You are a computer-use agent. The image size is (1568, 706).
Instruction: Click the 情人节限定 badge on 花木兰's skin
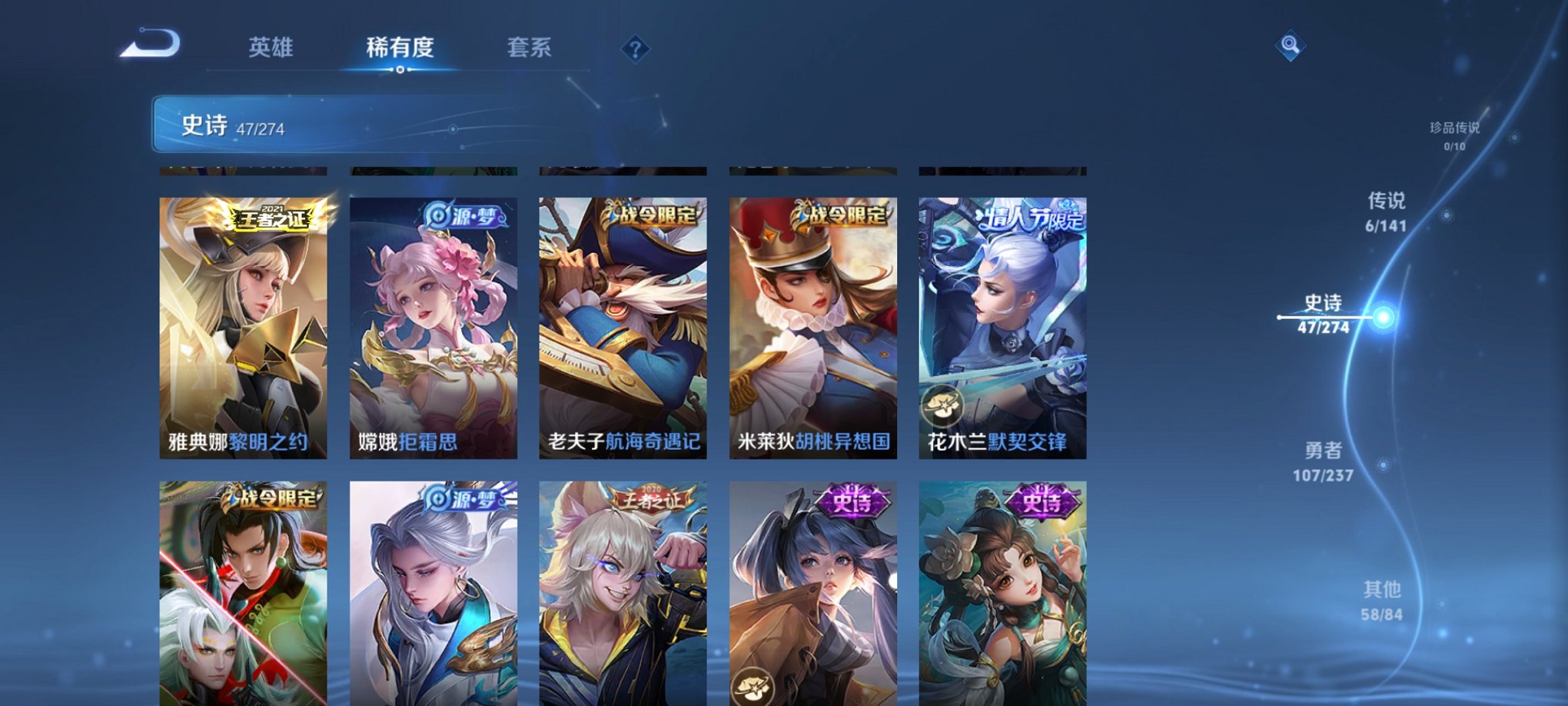pyautogui.click(x=1030, y=218)
